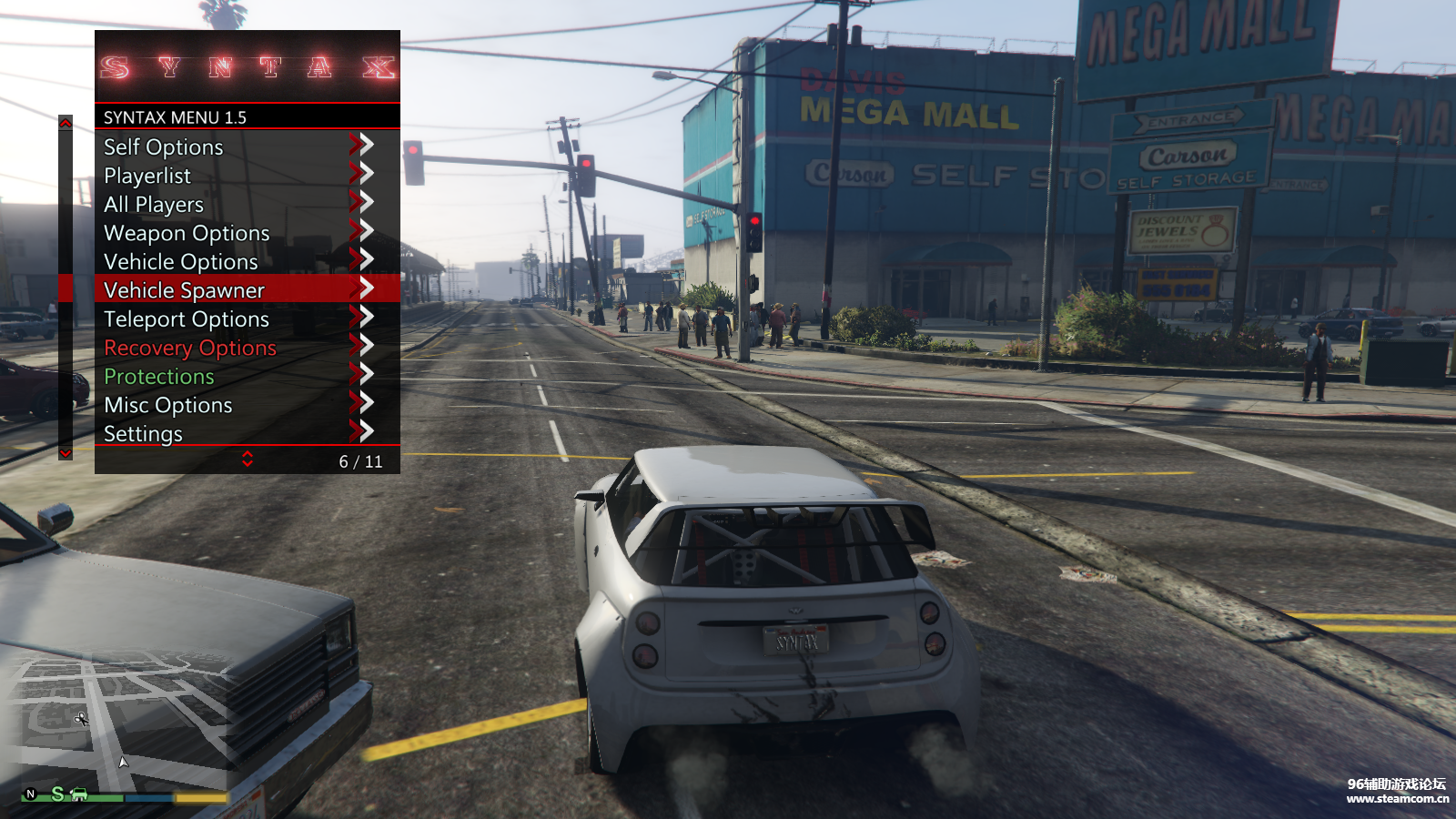Go to Vehicle Options

point(181,262)
